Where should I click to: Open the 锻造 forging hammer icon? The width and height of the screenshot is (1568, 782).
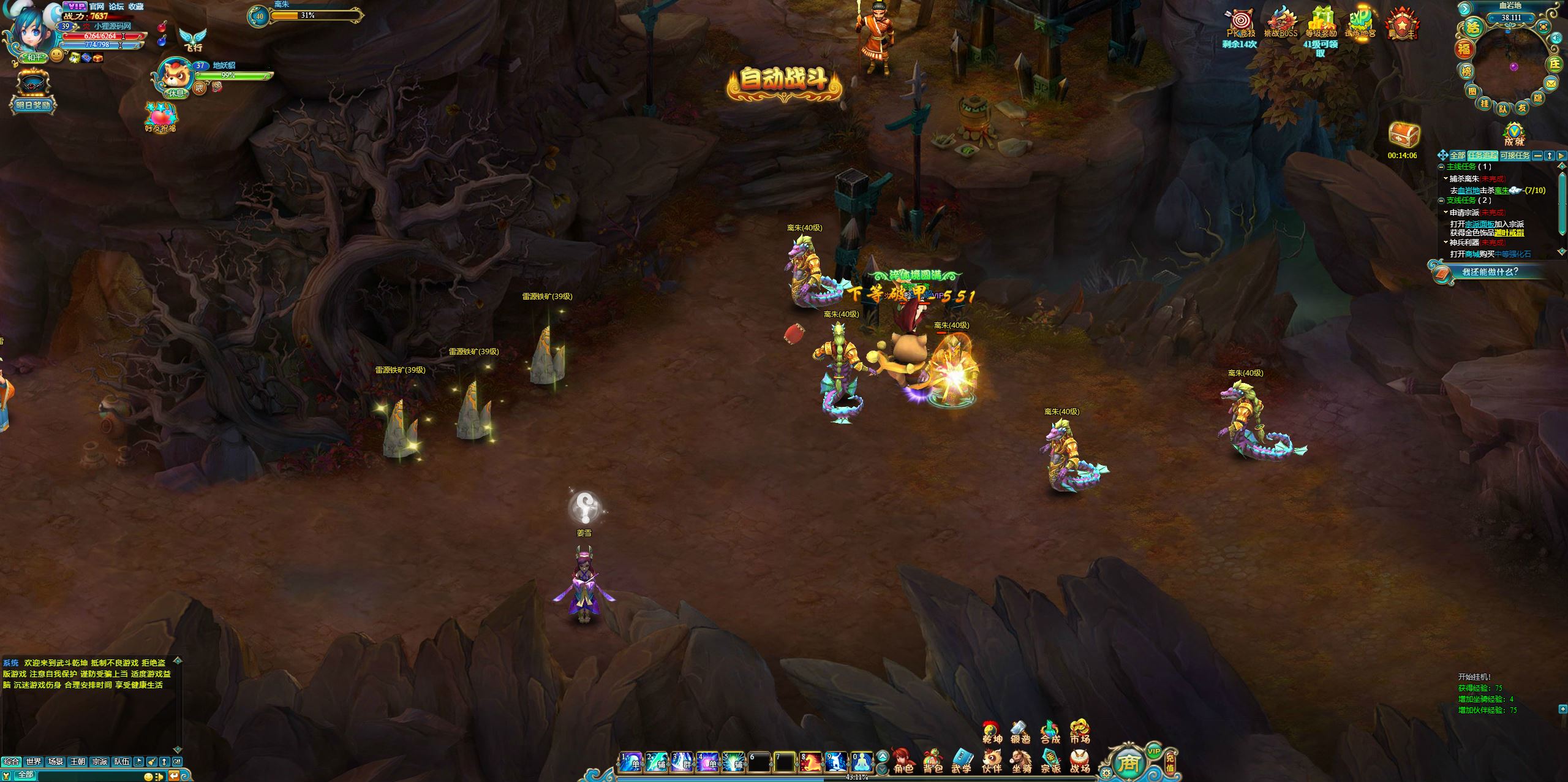coord(1020,731)
